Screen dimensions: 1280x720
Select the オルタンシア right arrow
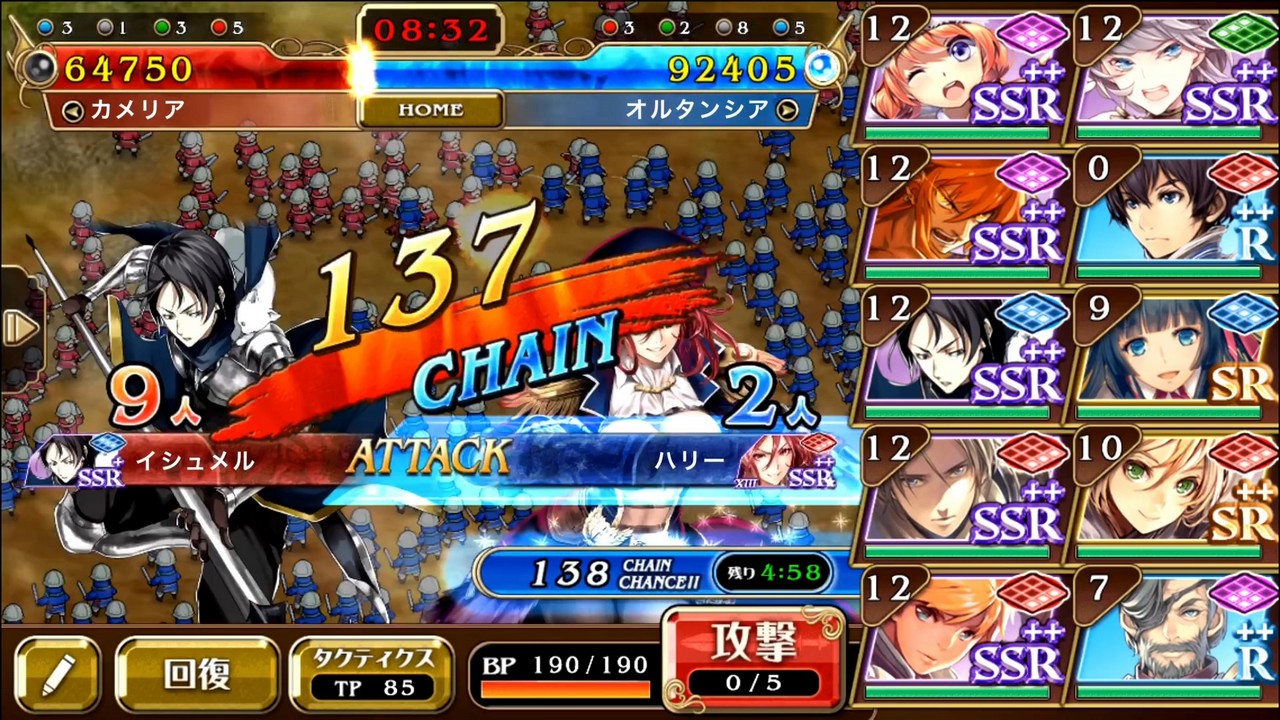(x=787, y=110)
